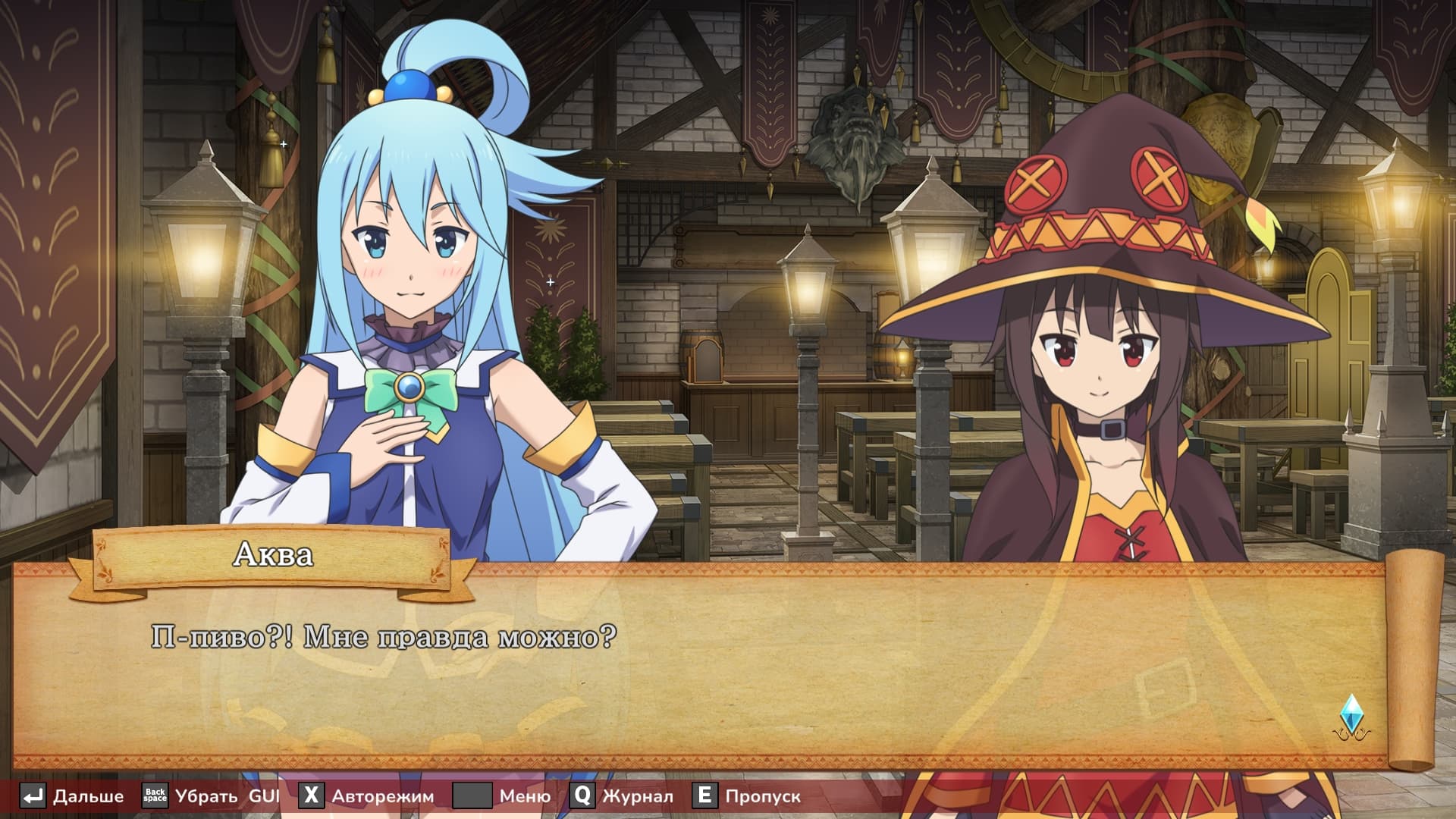
Task: Open the Меню option
Action: pyautogui.click(x=503, y=796)
